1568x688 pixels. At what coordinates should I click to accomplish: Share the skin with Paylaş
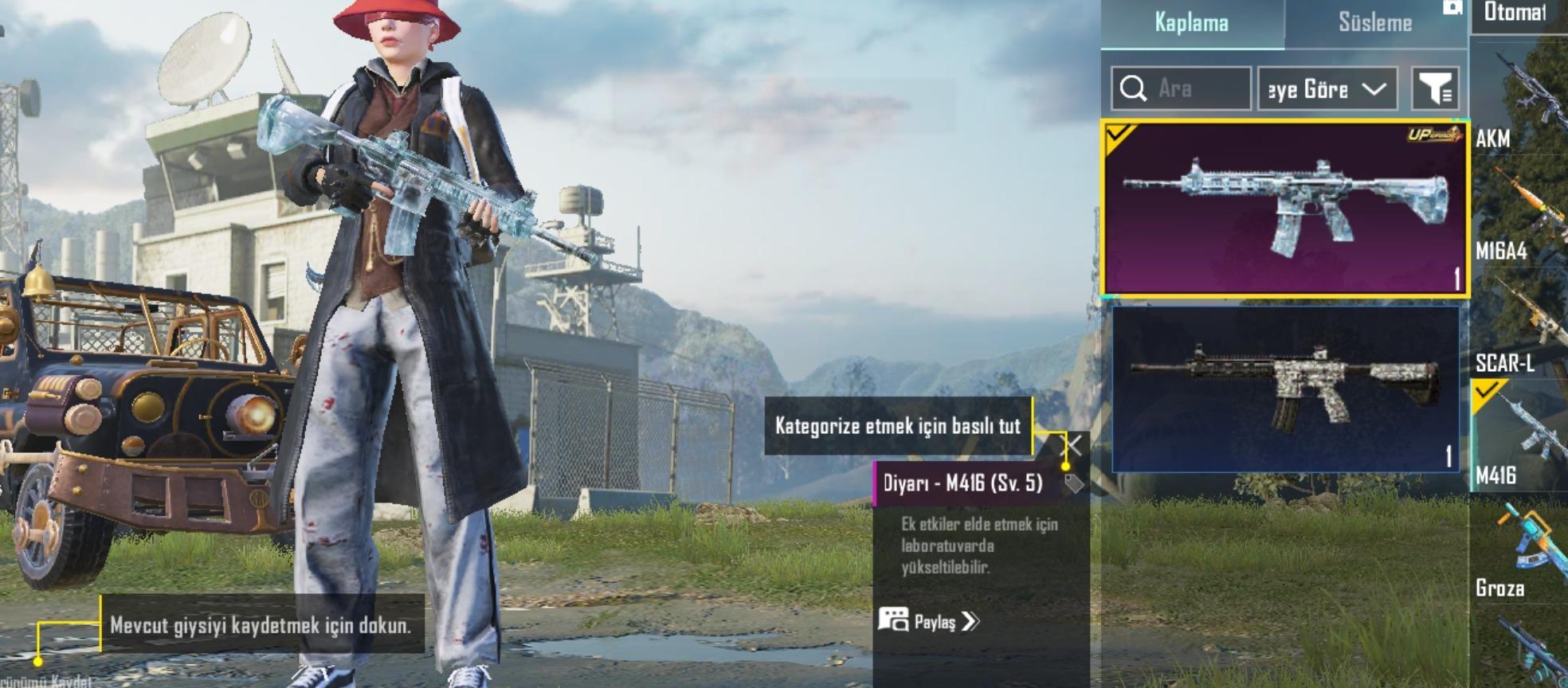click(x=929, y=621)
